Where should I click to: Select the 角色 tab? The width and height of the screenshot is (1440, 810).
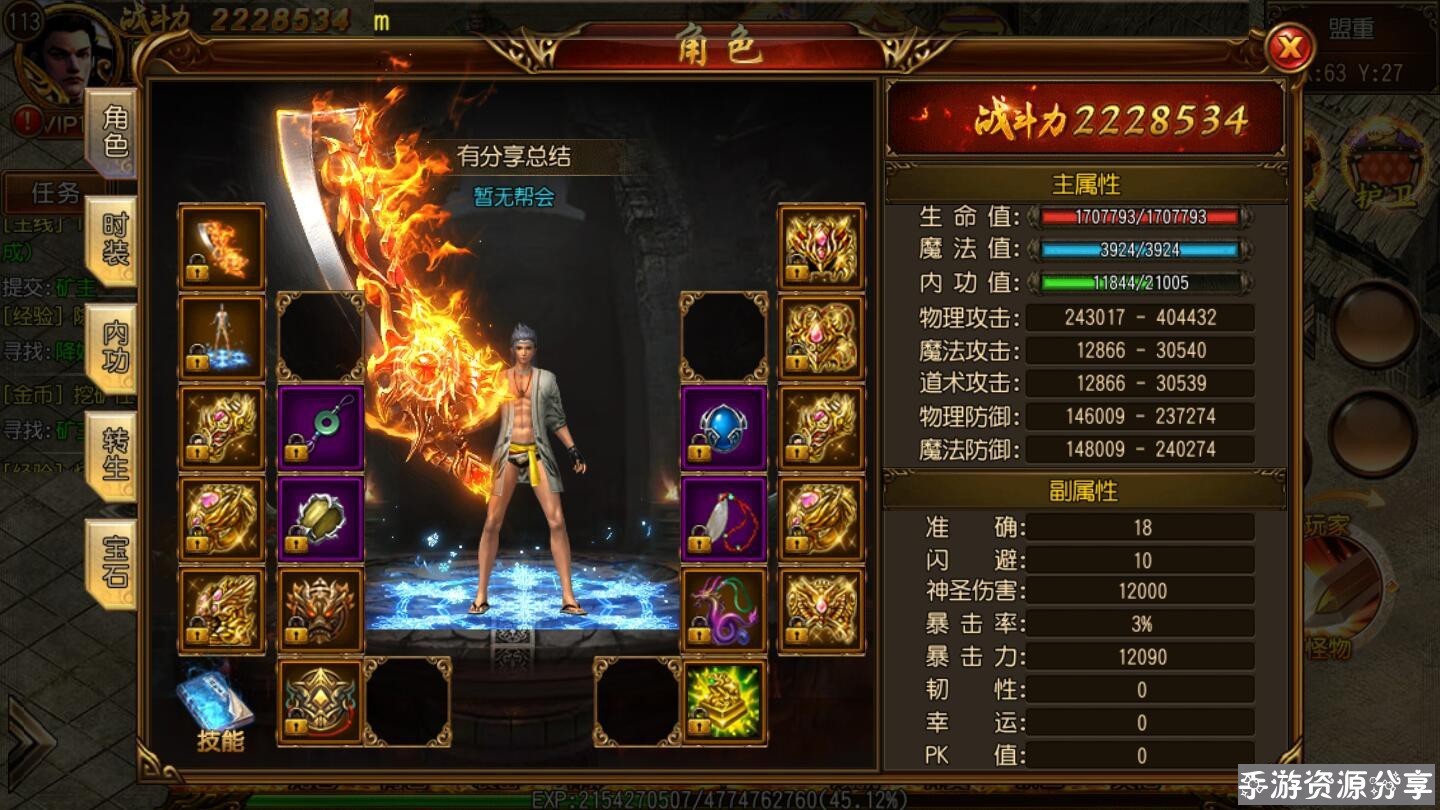click(113, 133)
